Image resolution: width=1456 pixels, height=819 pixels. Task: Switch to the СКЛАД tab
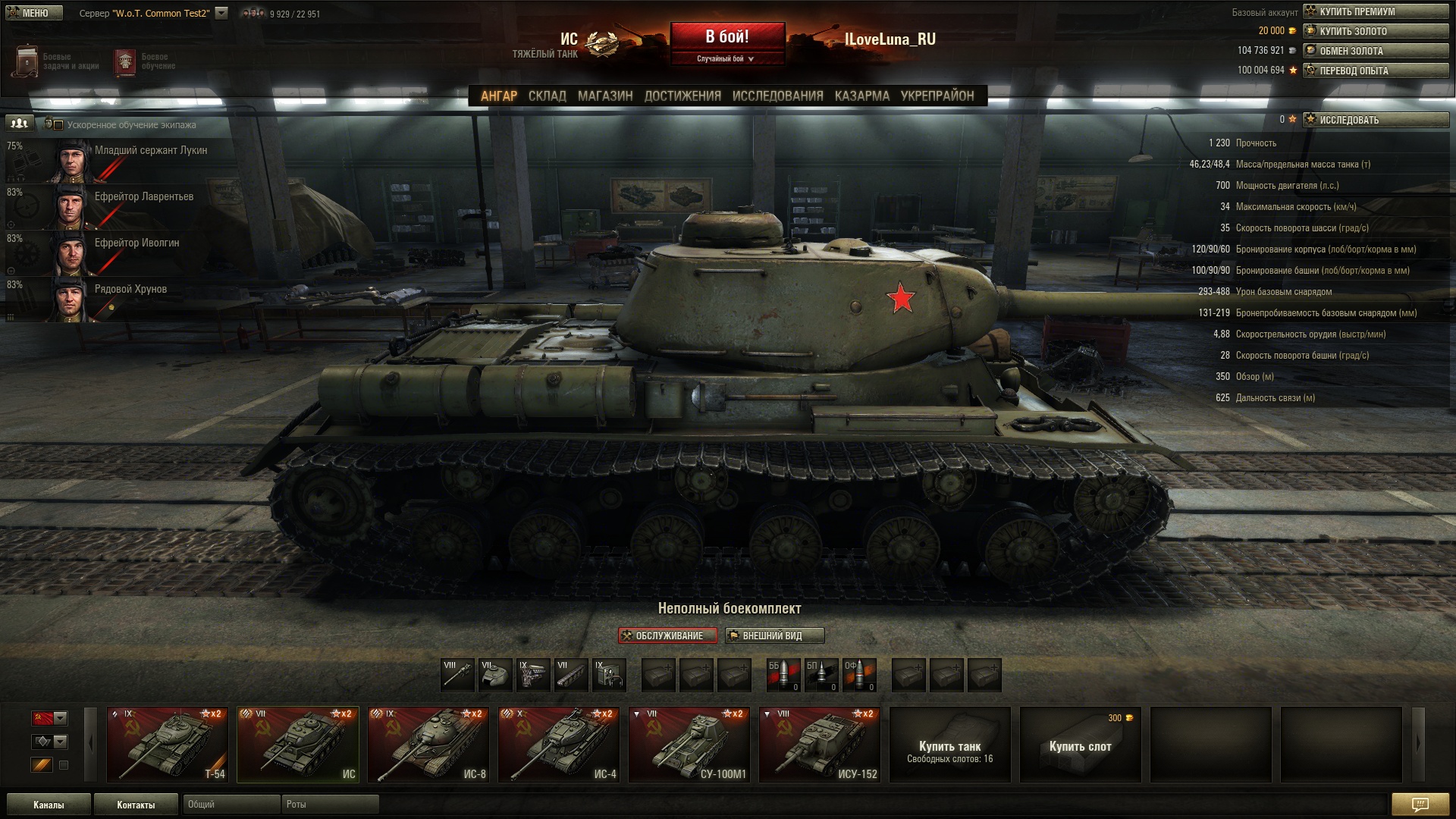click(x=547, y=96)
